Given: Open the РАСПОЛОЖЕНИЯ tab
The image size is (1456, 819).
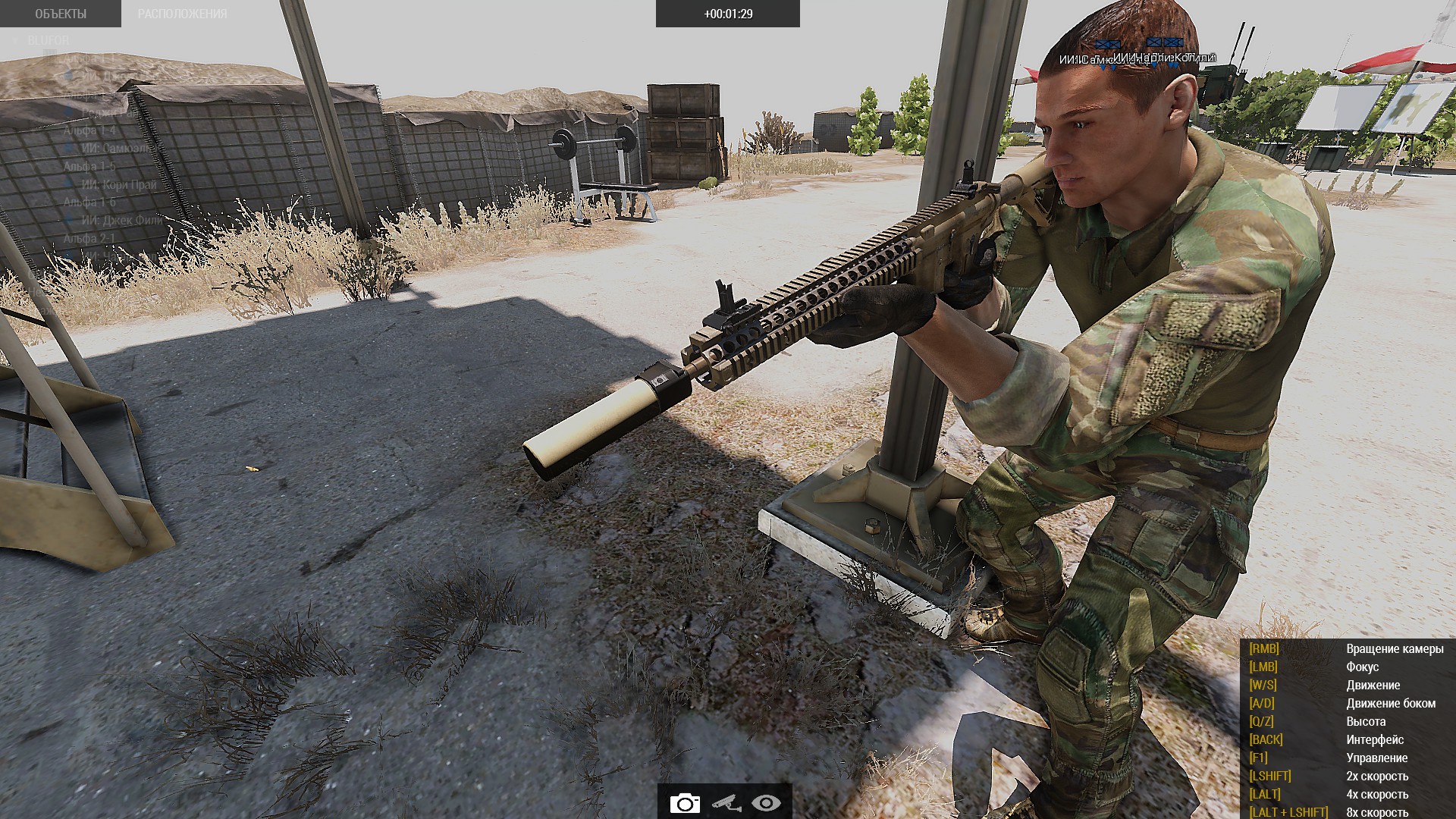Looking at the screenshot, I should coord(182,14).
